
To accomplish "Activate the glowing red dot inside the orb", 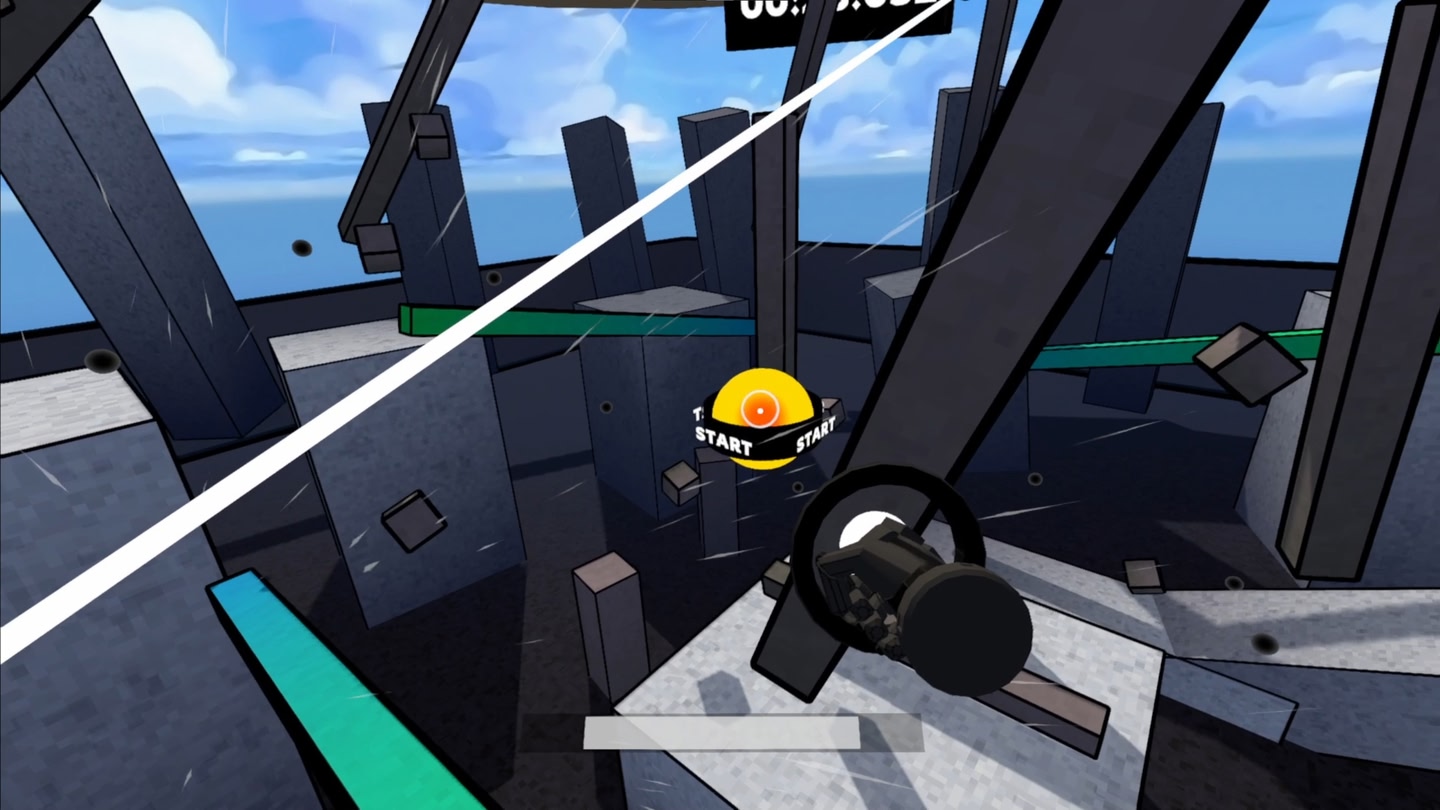I will (x=758, y=408).
